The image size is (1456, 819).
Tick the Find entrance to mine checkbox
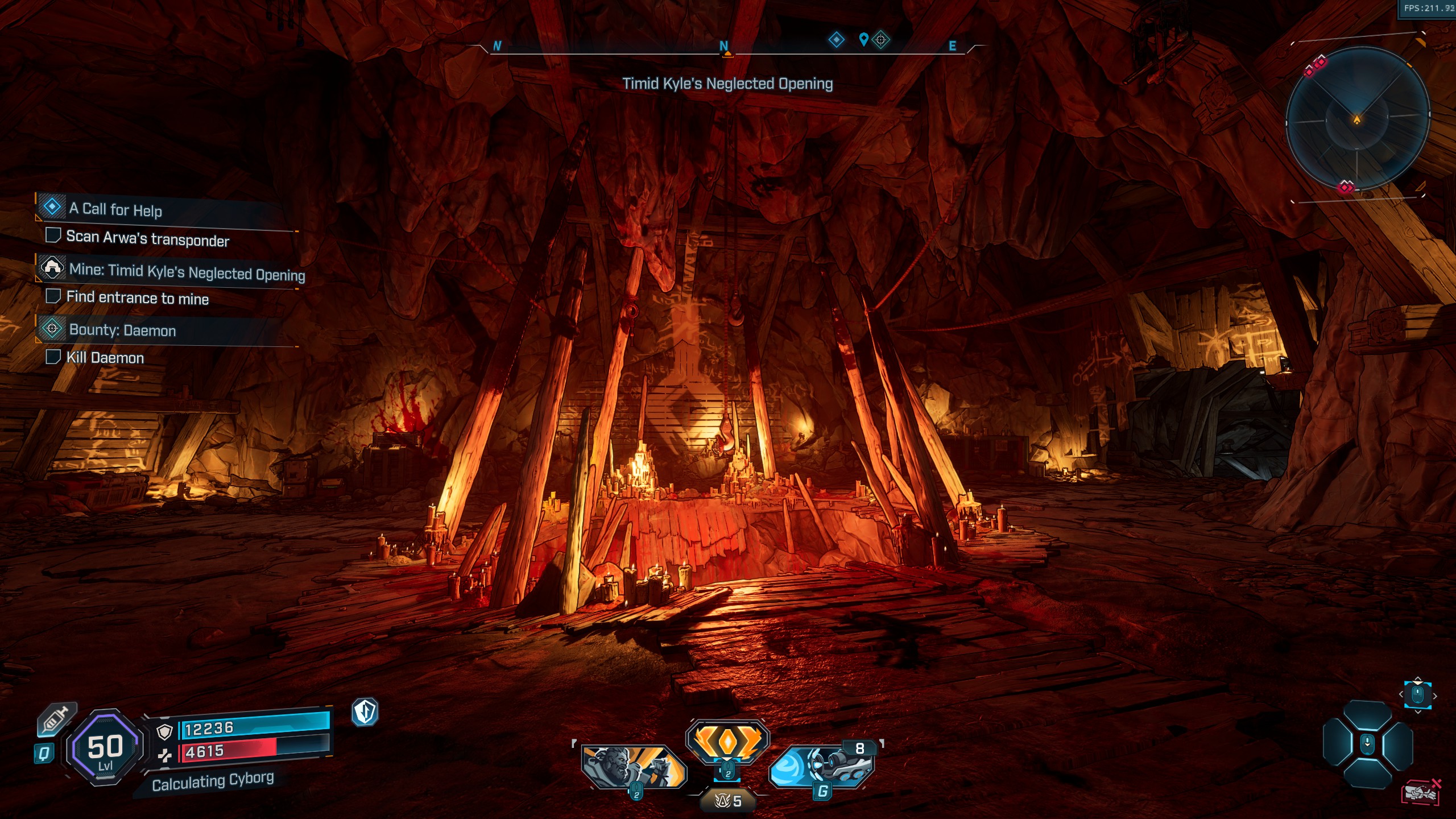click(53, 296)
